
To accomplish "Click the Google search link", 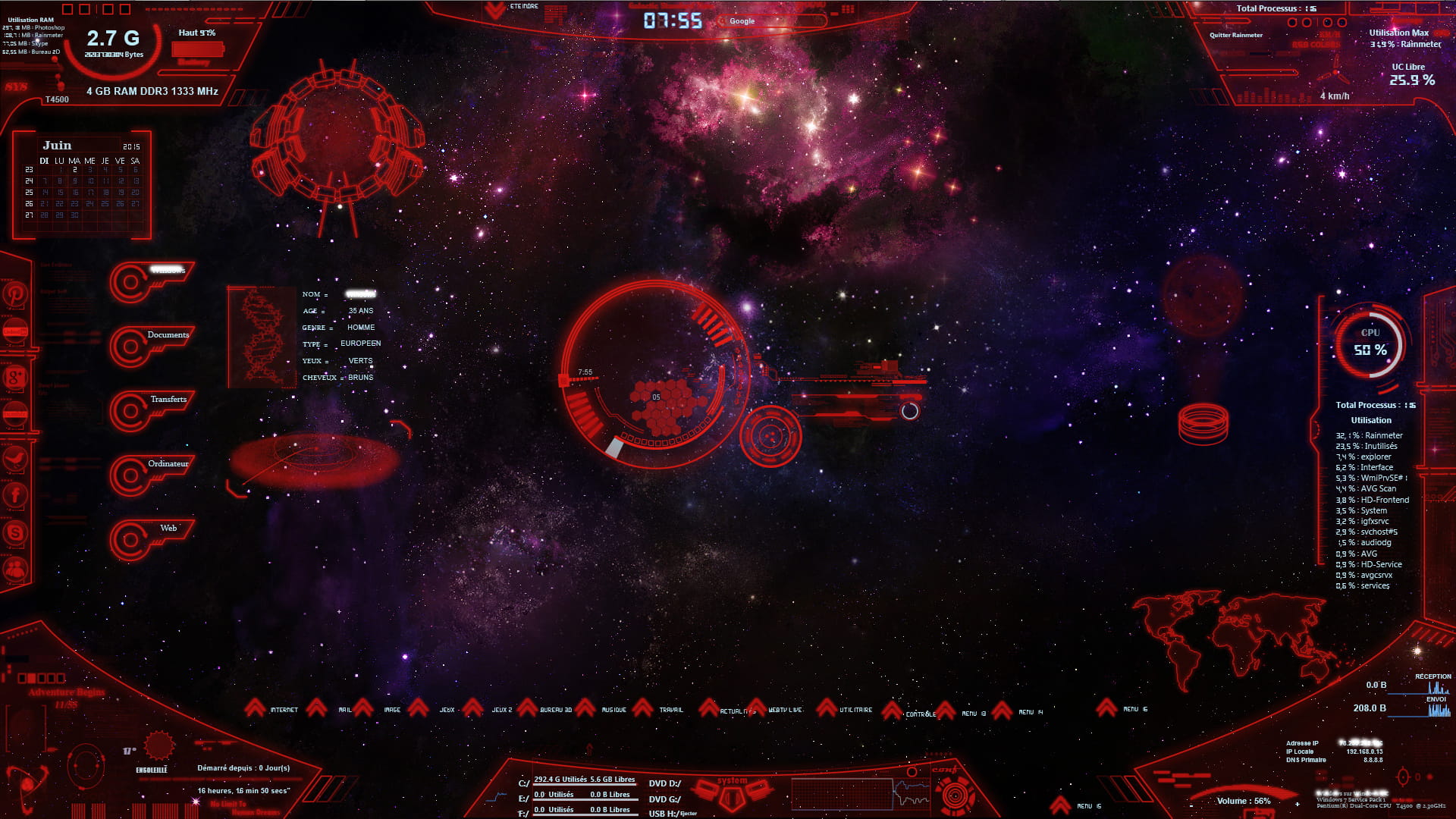I will (742, 21).
